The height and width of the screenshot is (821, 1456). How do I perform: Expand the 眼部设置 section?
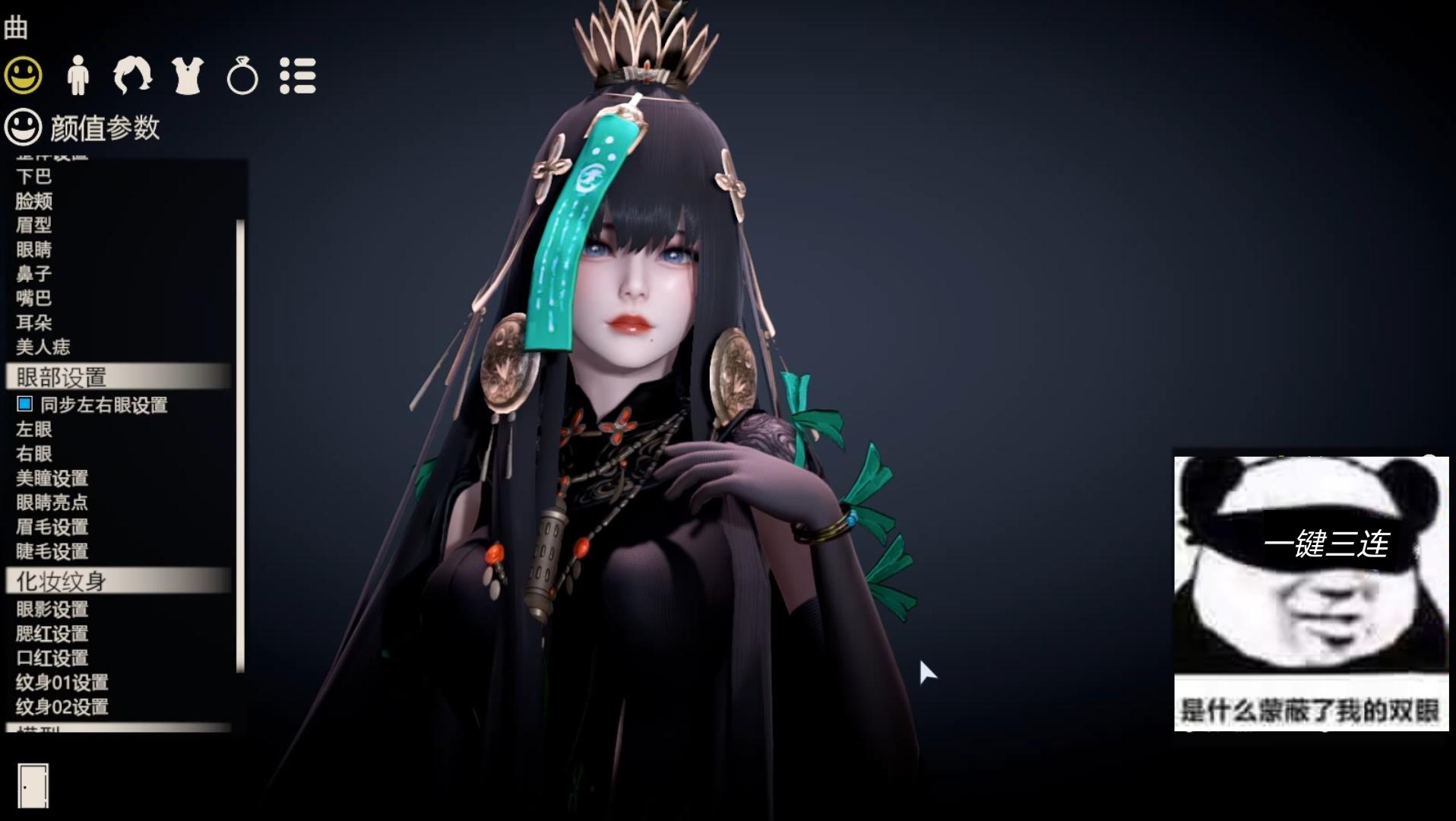coord(61,375)
